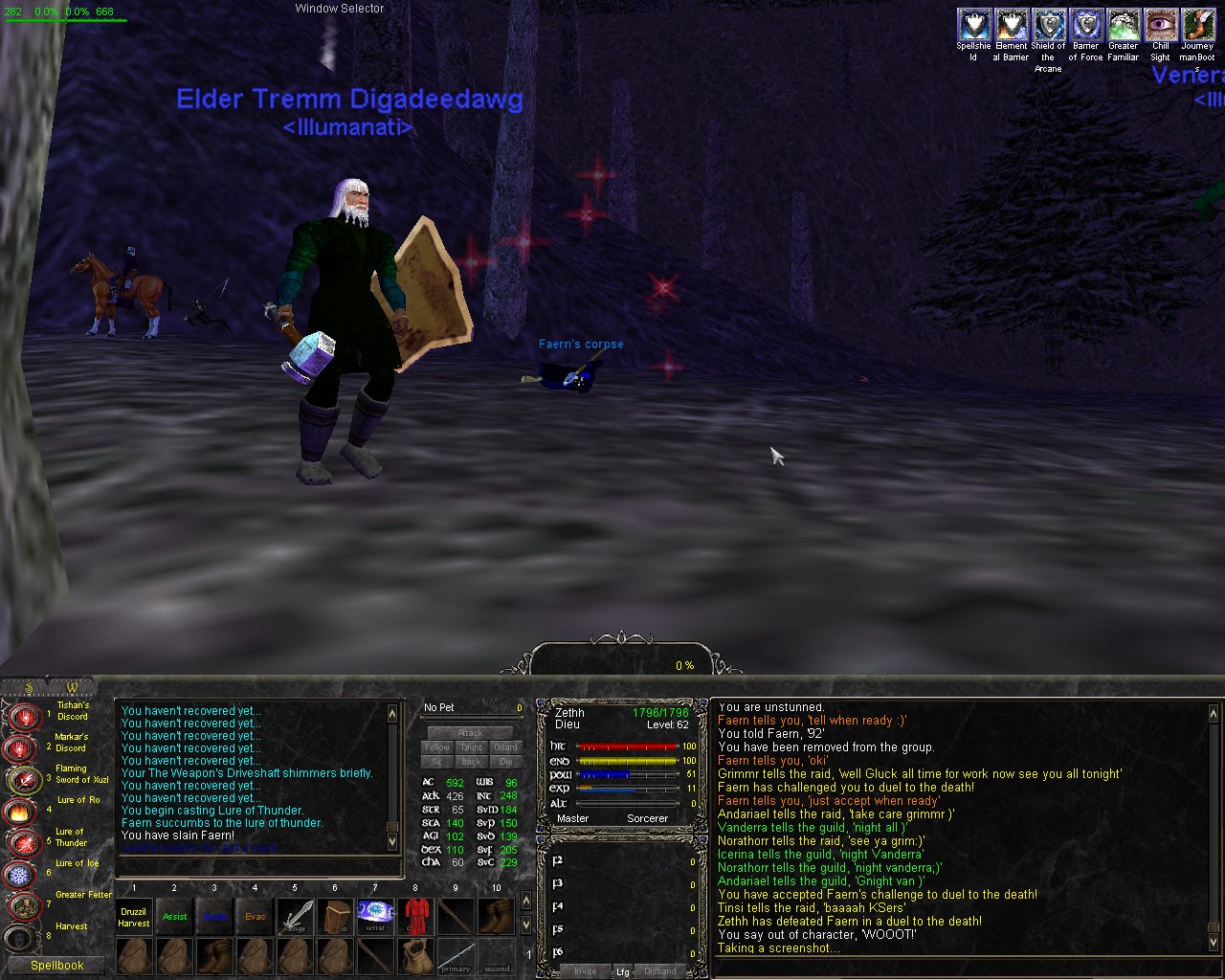The image size is (1225, 980).
Task: Select the Greater Familiar buff icon
Action: click(1124, 25)
